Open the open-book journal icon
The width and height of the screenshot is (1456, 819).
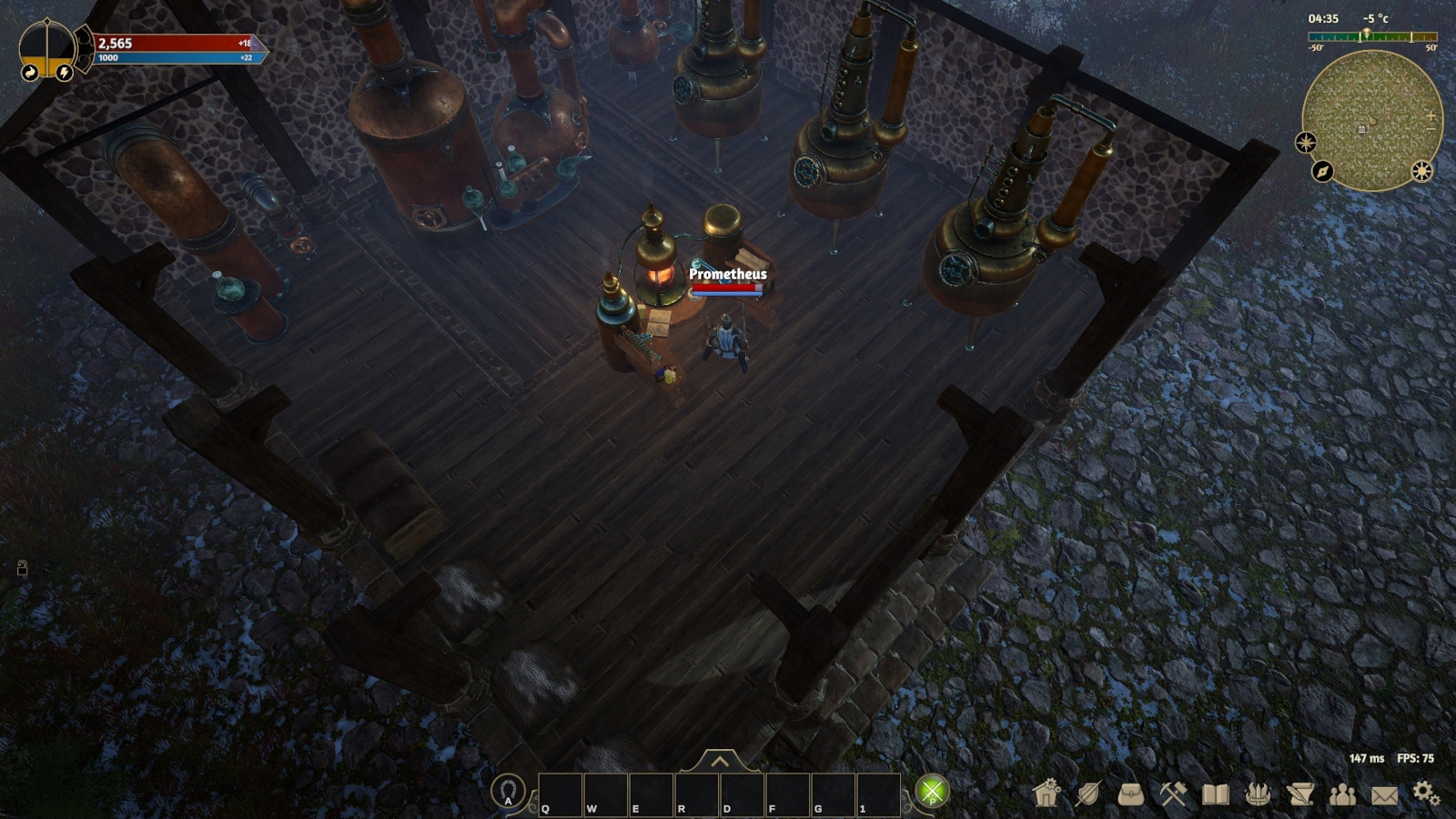[1216, 794]
